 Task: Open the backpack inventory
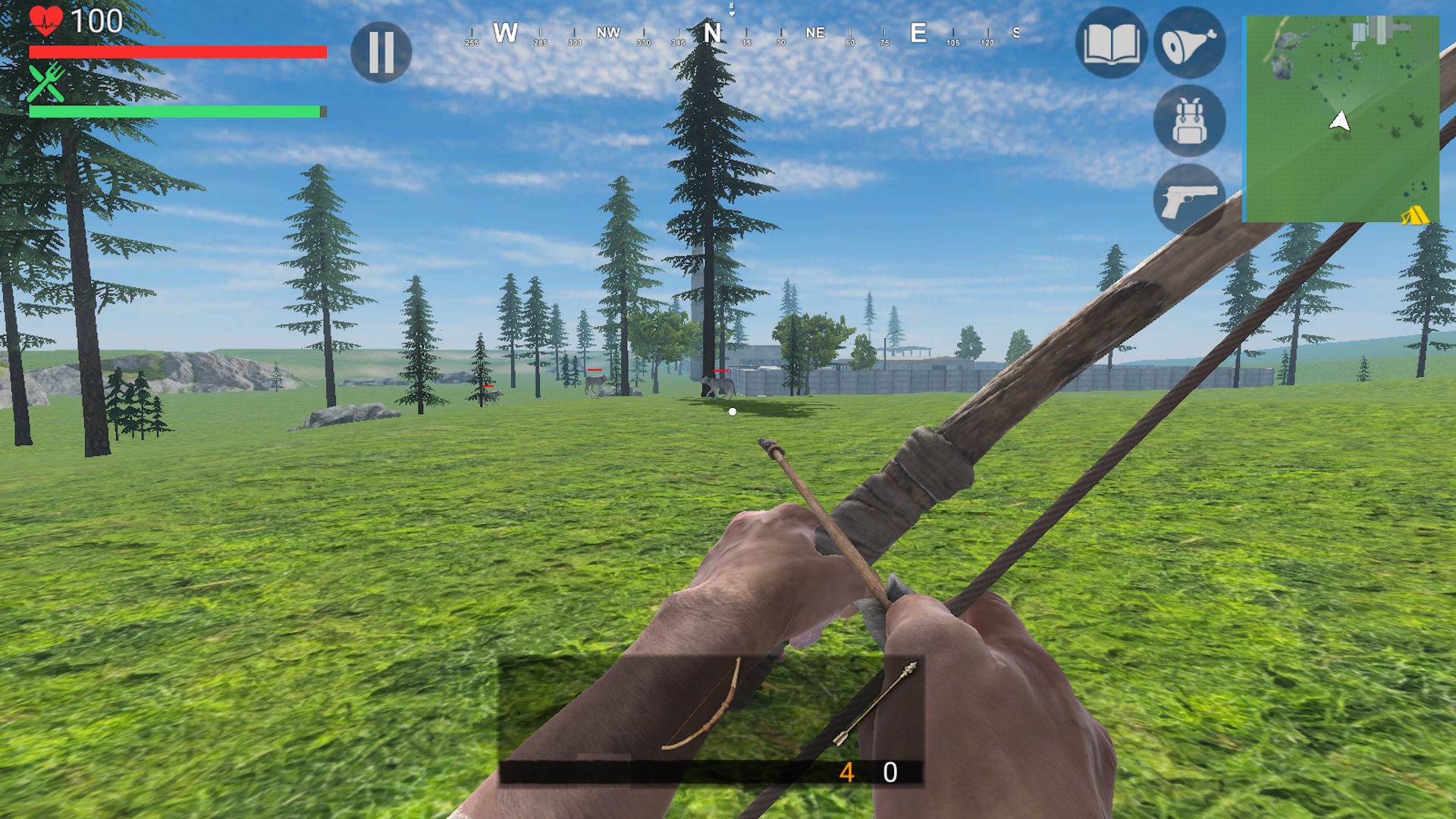coord(1188,121)
